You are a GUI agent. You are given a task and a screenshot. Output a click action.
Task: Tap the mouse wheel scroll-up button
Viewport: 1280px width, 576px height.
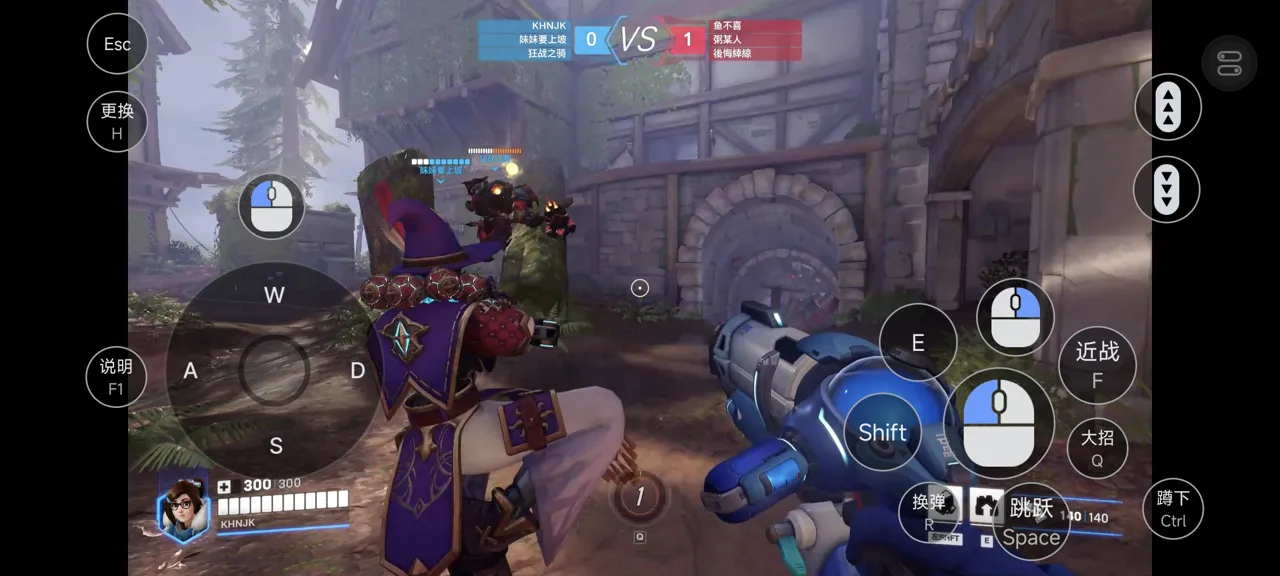coord(1167,107)
